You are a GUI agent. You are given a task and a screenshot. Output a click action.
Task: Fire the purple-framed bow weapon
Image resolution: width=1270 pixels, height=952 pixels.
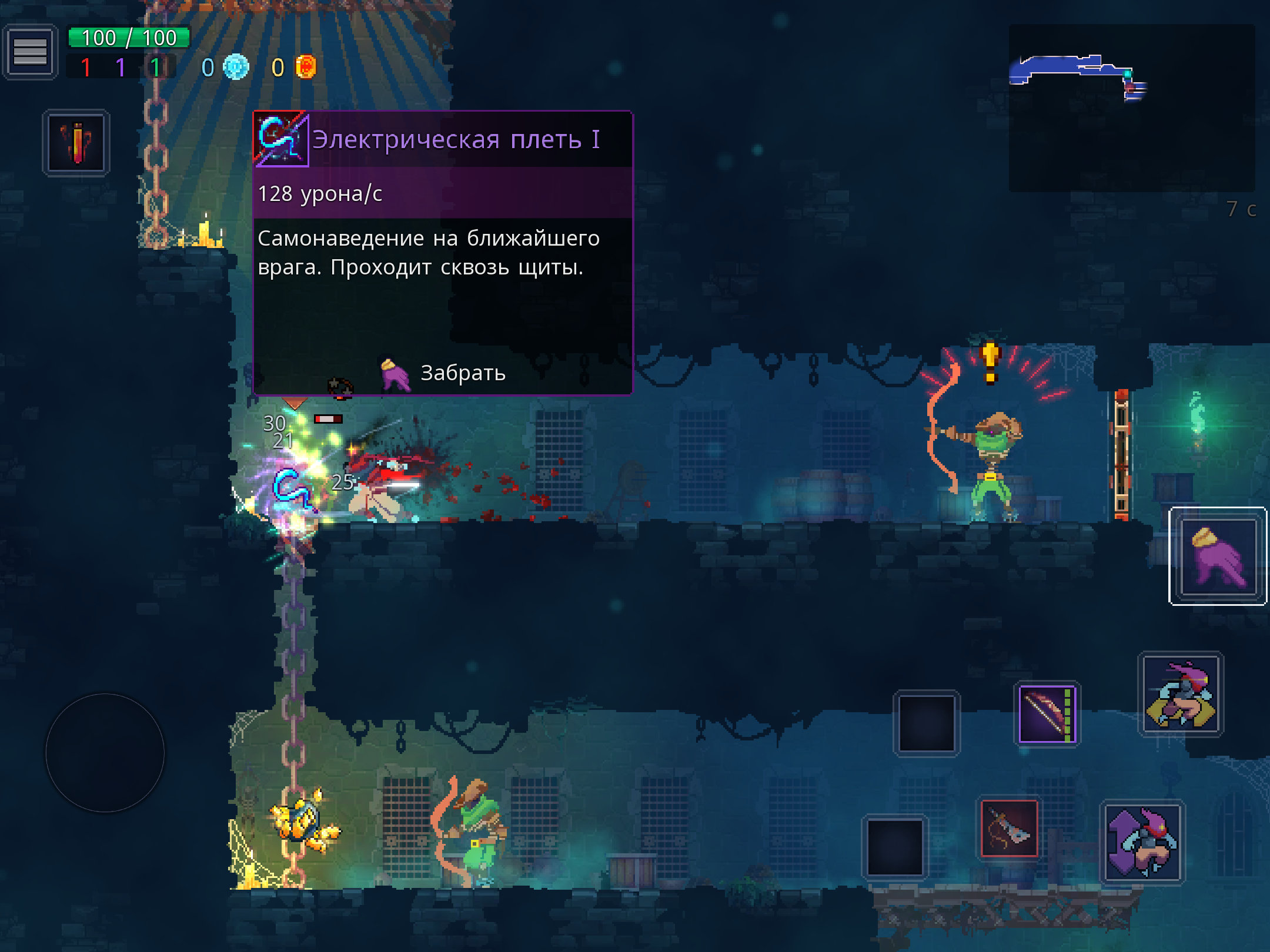(x=1047, y=714)
